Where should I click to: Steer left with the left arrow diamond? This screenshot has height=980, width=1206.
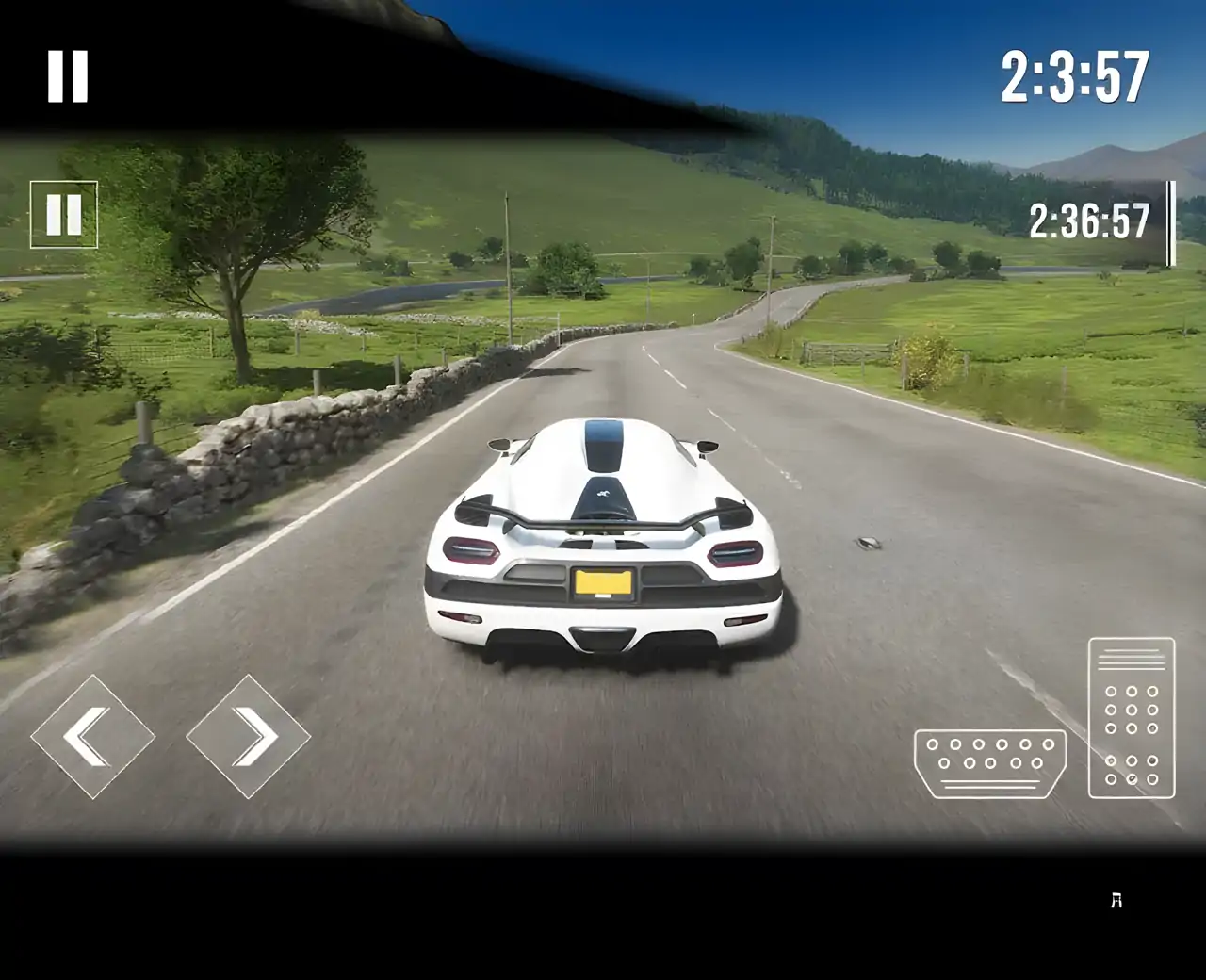coord(92,737)
